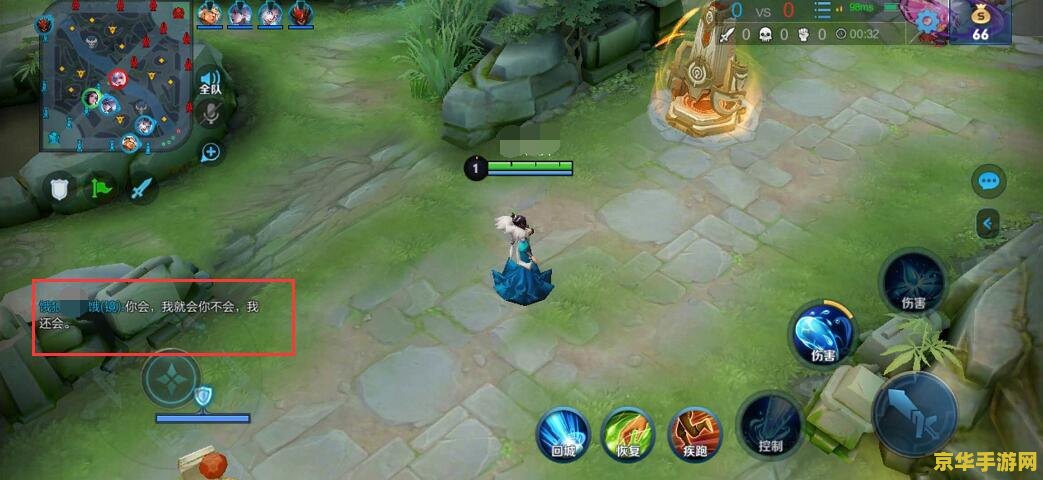Tap the large sword basic attack button
The image size is (1043, 480).
coord(914,413)
